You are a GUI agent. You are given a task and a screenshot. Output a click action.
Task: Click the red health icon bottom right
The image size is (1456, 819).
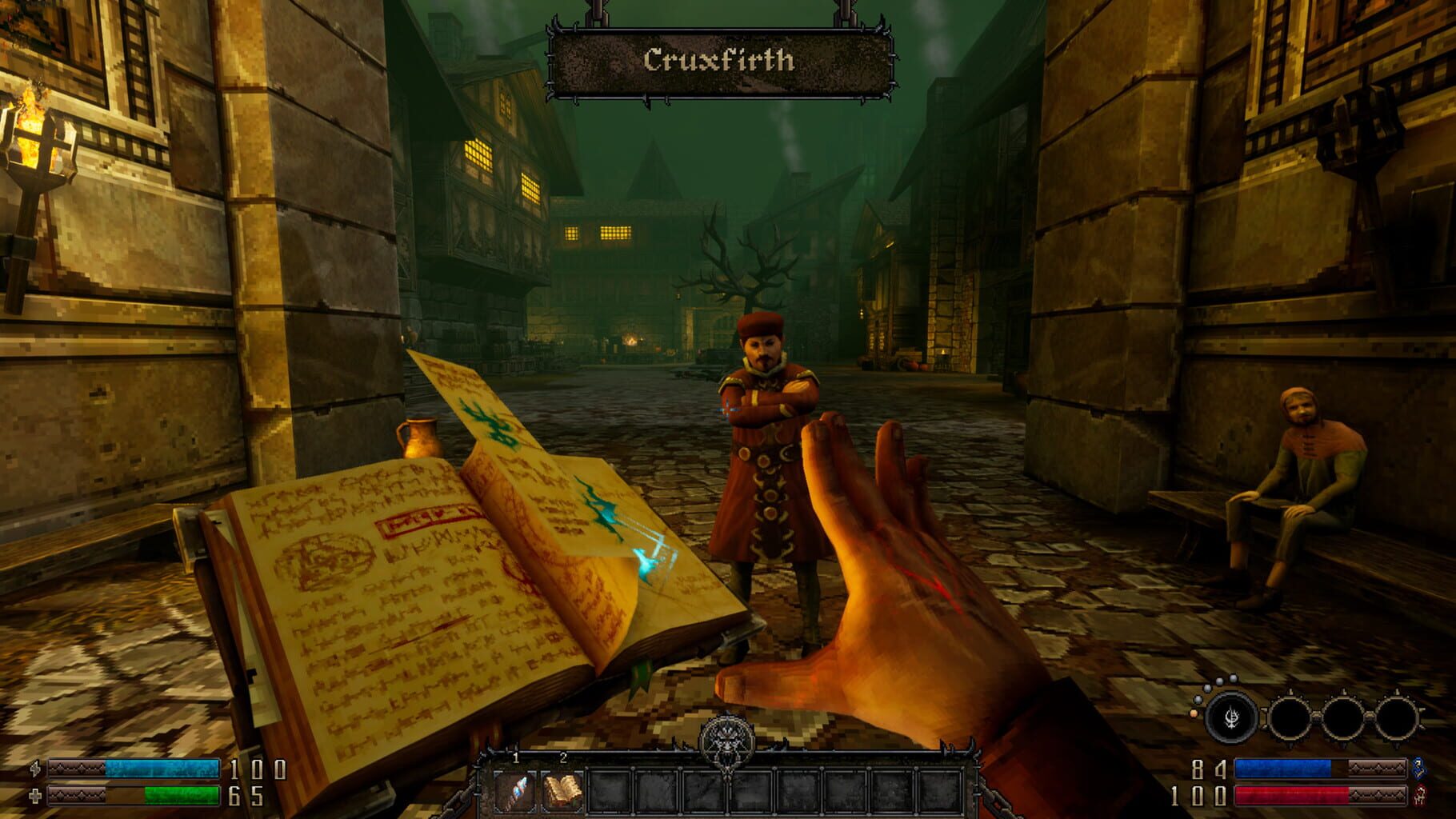1420,794
